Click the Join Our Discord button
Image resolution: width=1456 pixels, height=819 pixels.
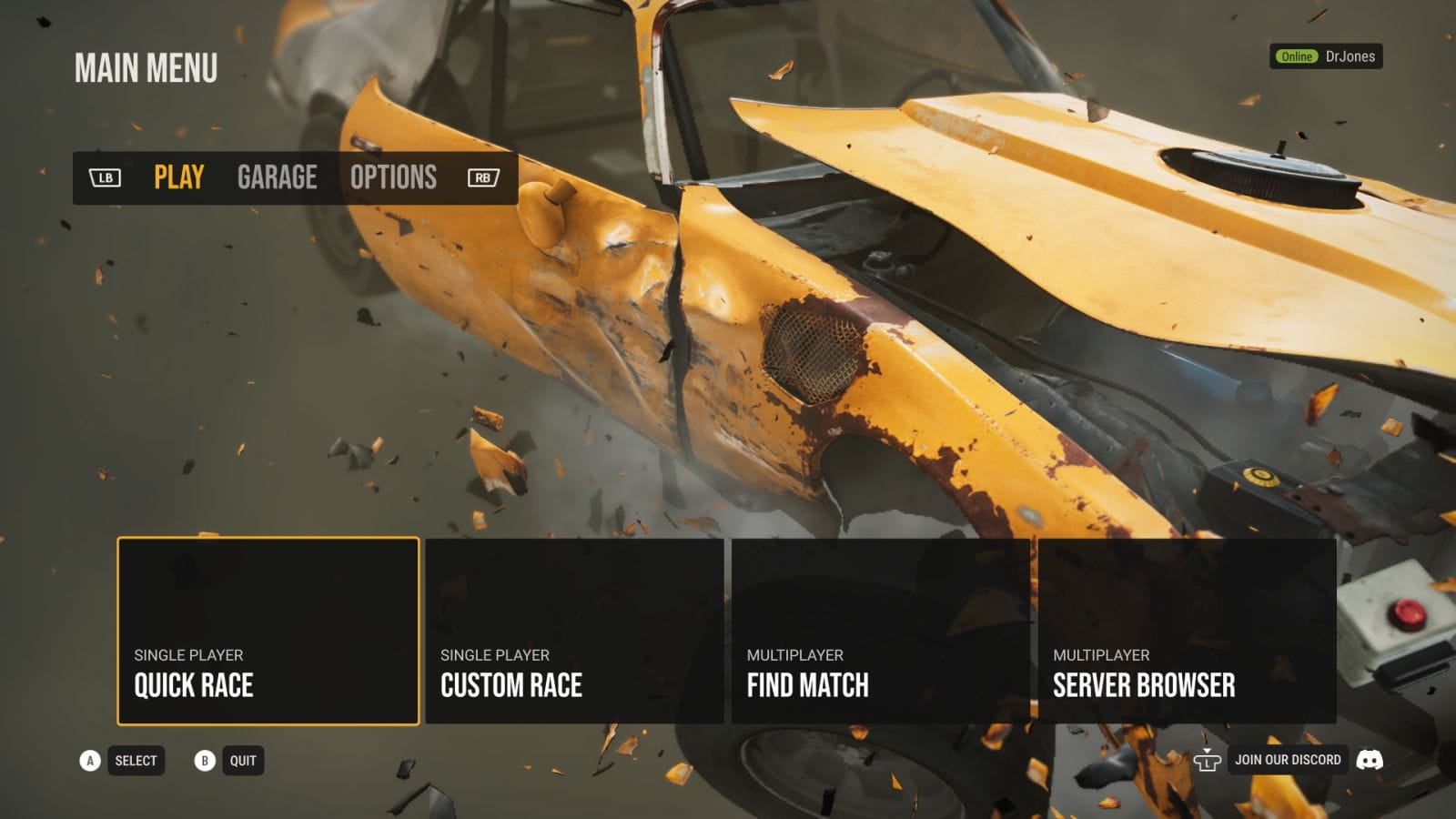(x=1287, y=760)
